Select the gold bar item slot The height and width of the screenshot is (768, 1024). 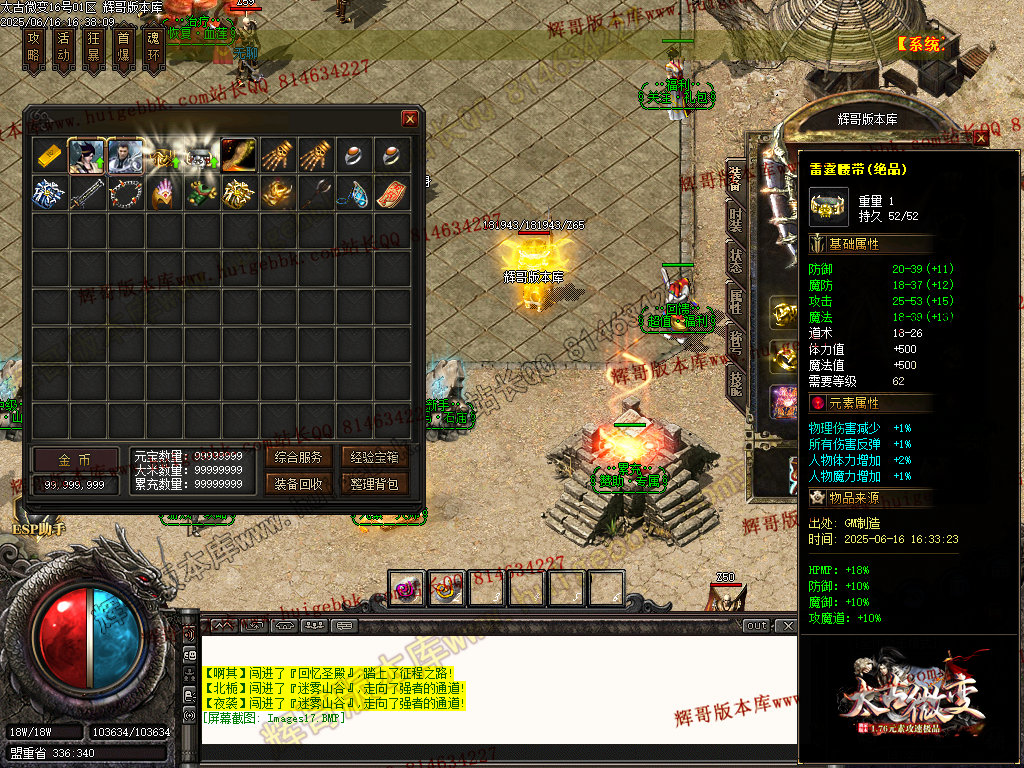(50, 155)
